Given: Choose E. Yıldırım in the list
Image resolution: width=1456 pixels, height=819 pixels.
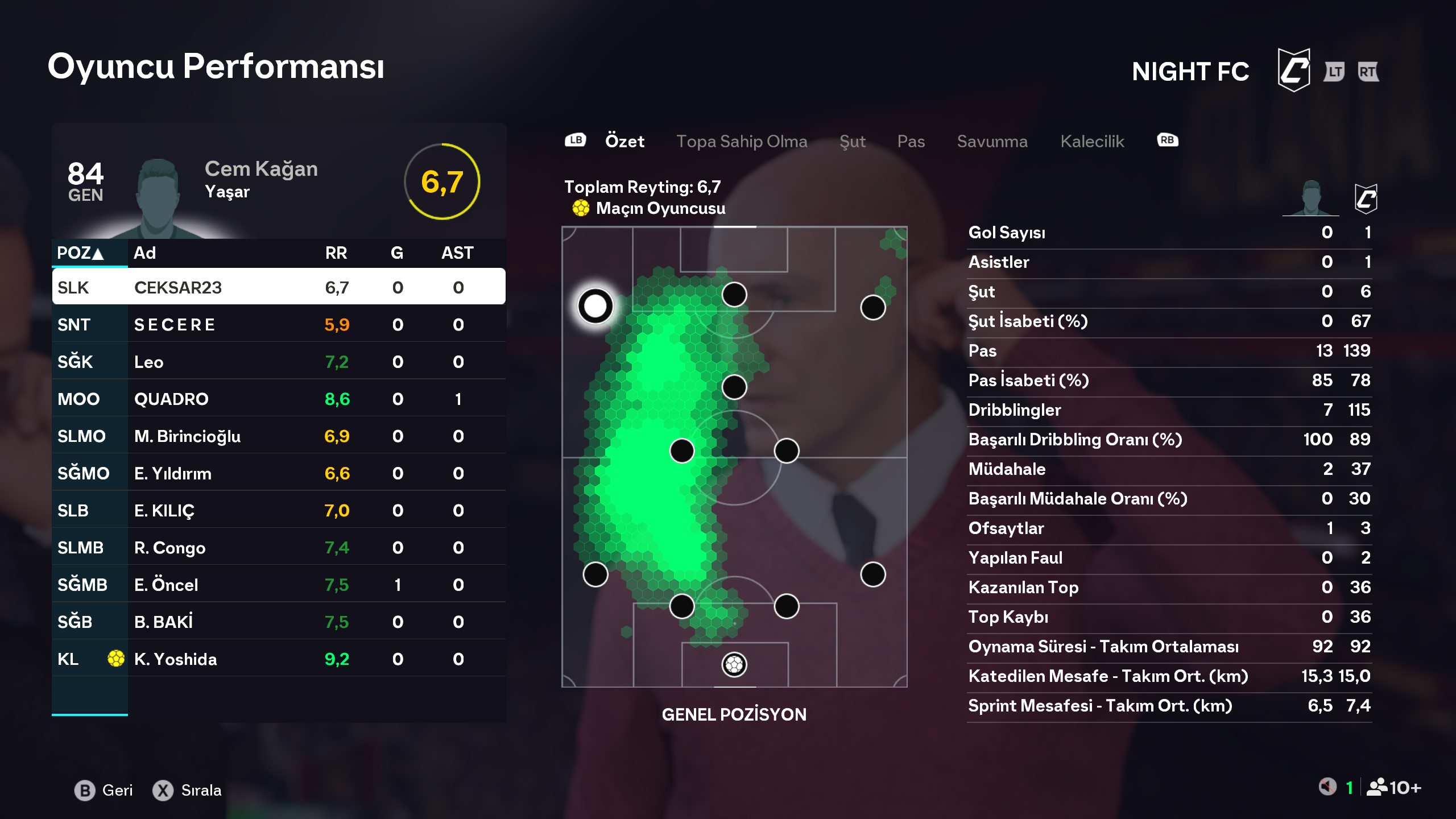Looking at the screenshot, I should pos(279,473).
